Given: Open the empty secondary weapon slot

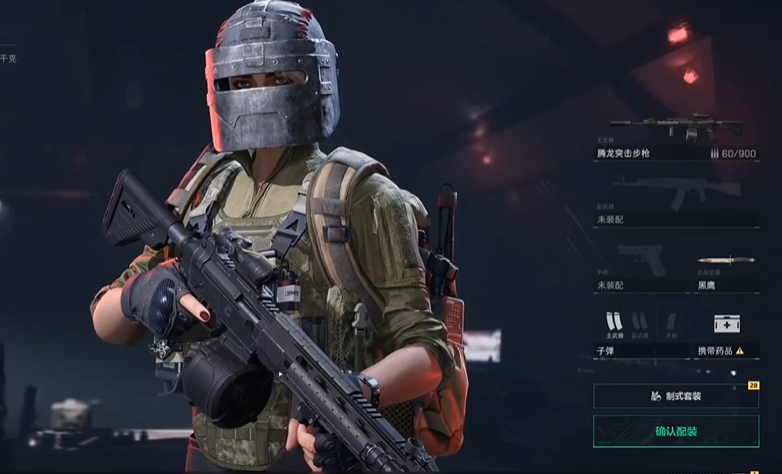Looking at the screenshot, I should (676, 201).
